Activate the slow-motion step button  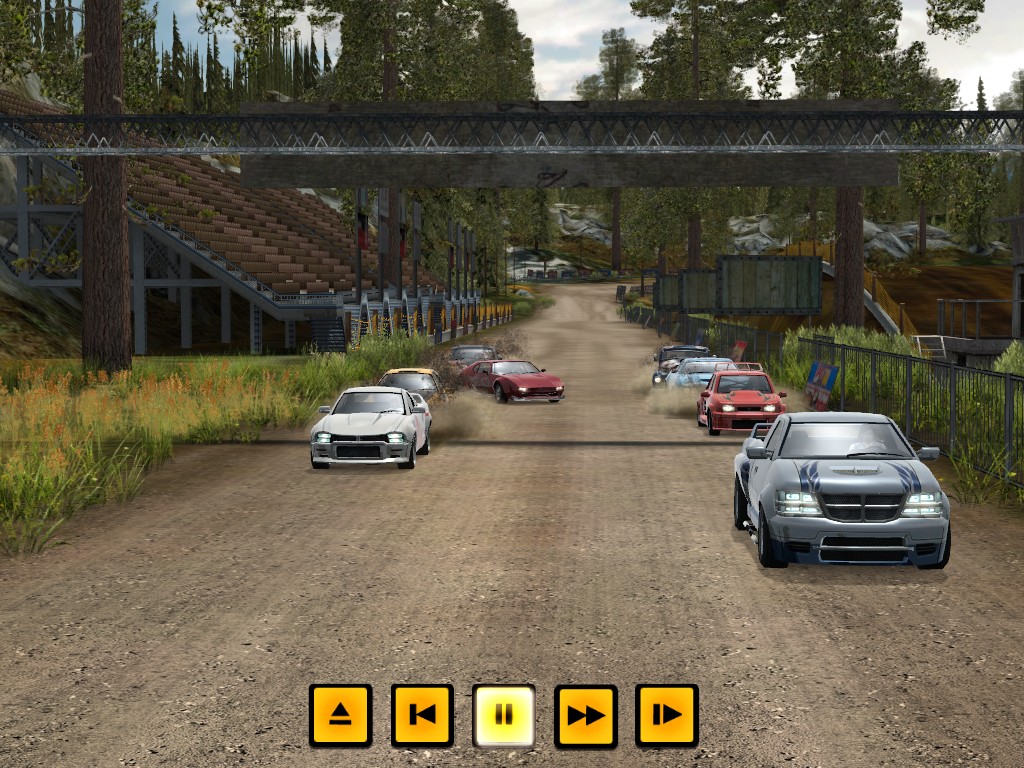click(667, 715)
